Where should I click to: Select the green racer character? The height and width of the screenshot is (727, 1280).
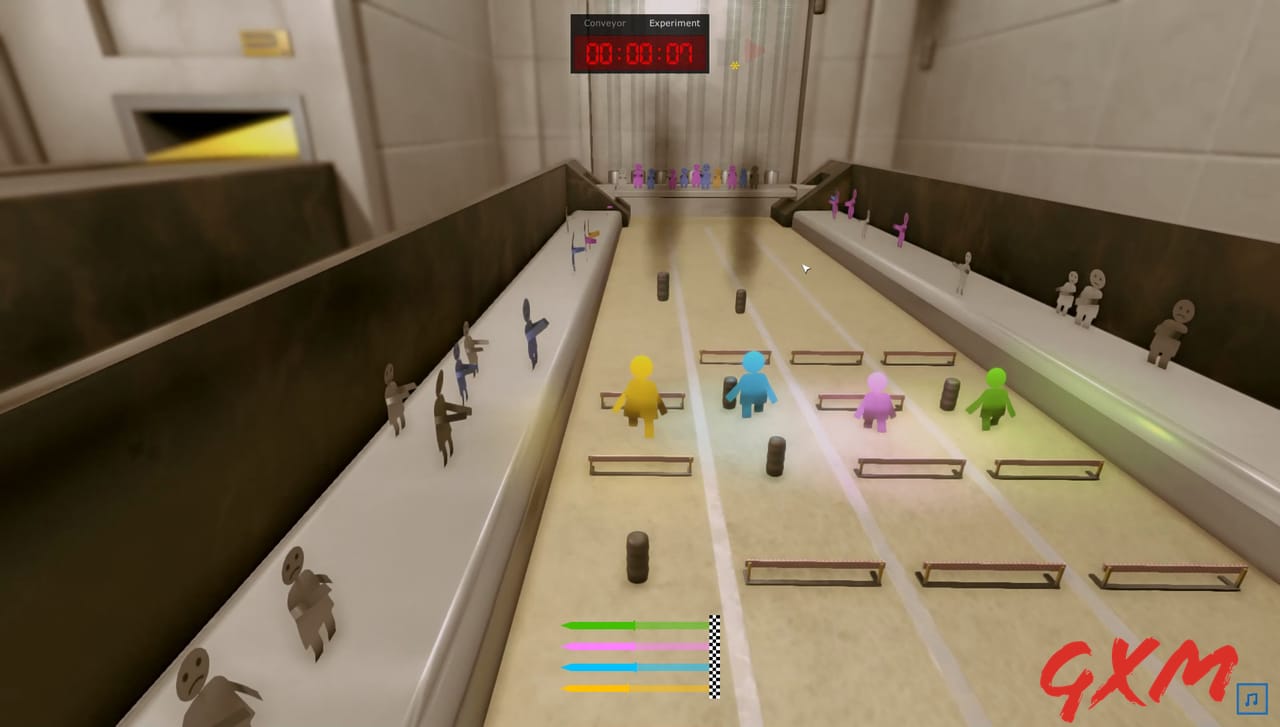pyautogui.click(x=992, y=400)
